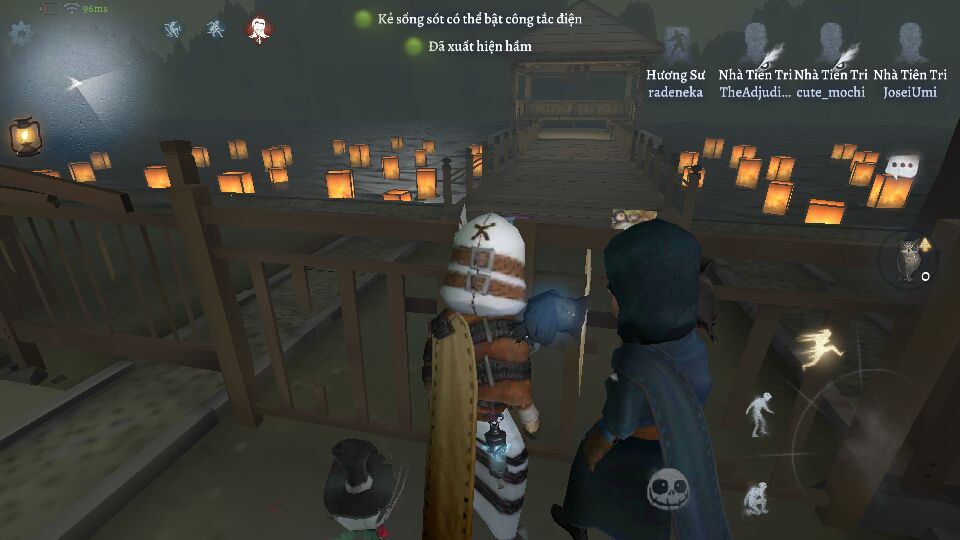
Task: Activate the owl ability
Action: [910, 258]
